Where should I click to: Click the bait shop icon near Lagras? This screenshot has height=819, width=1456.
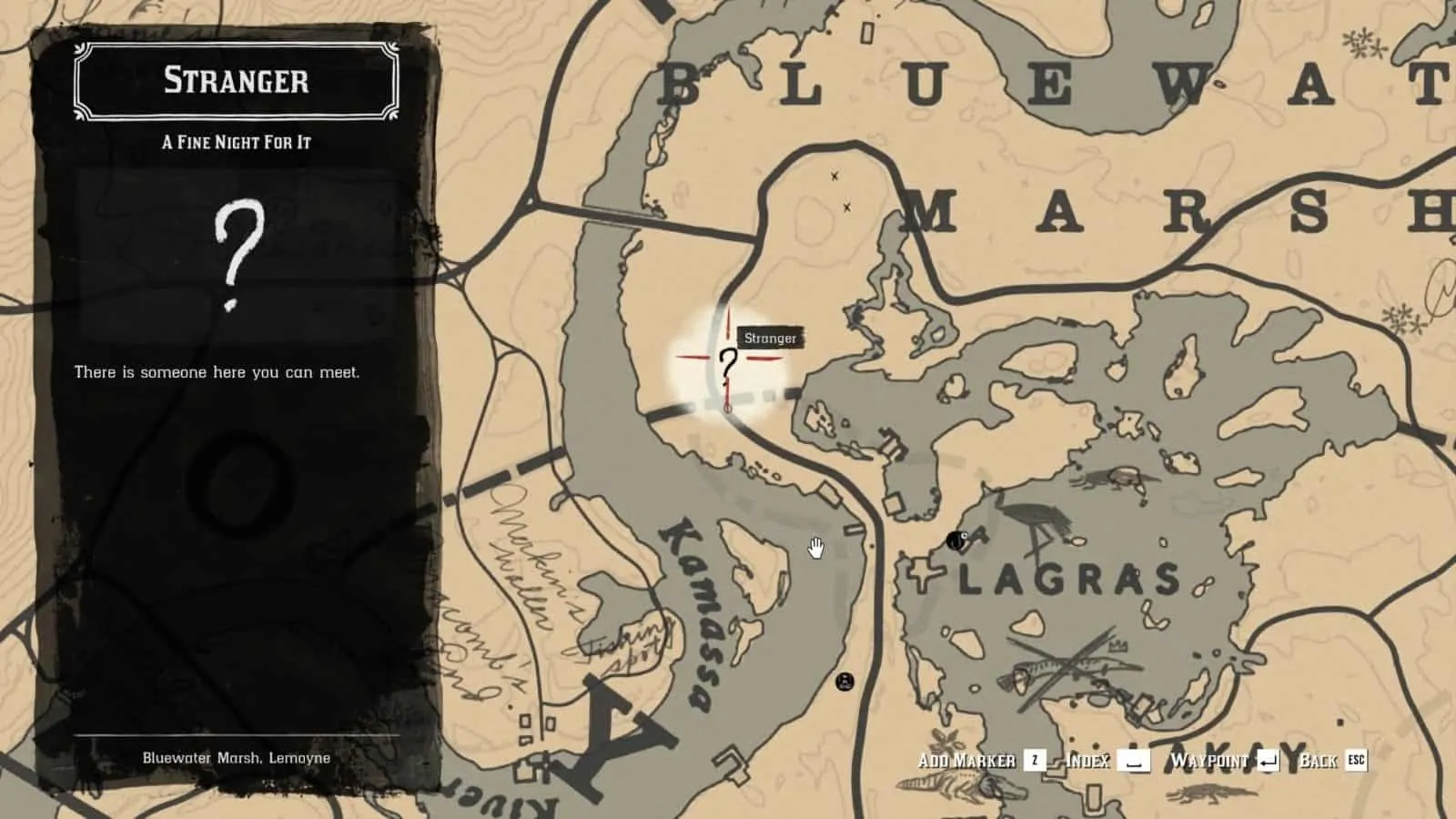pos(955,540)
